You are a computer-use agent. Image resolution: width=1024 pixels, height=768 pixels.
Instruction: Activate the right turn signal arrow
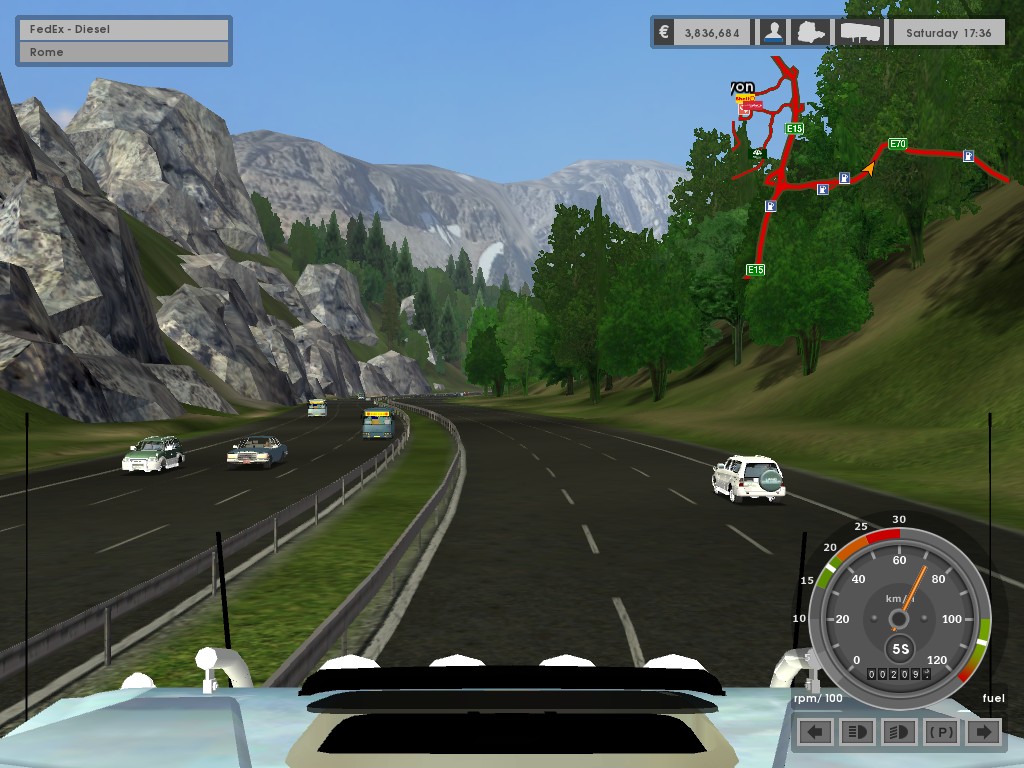(983, 732)
